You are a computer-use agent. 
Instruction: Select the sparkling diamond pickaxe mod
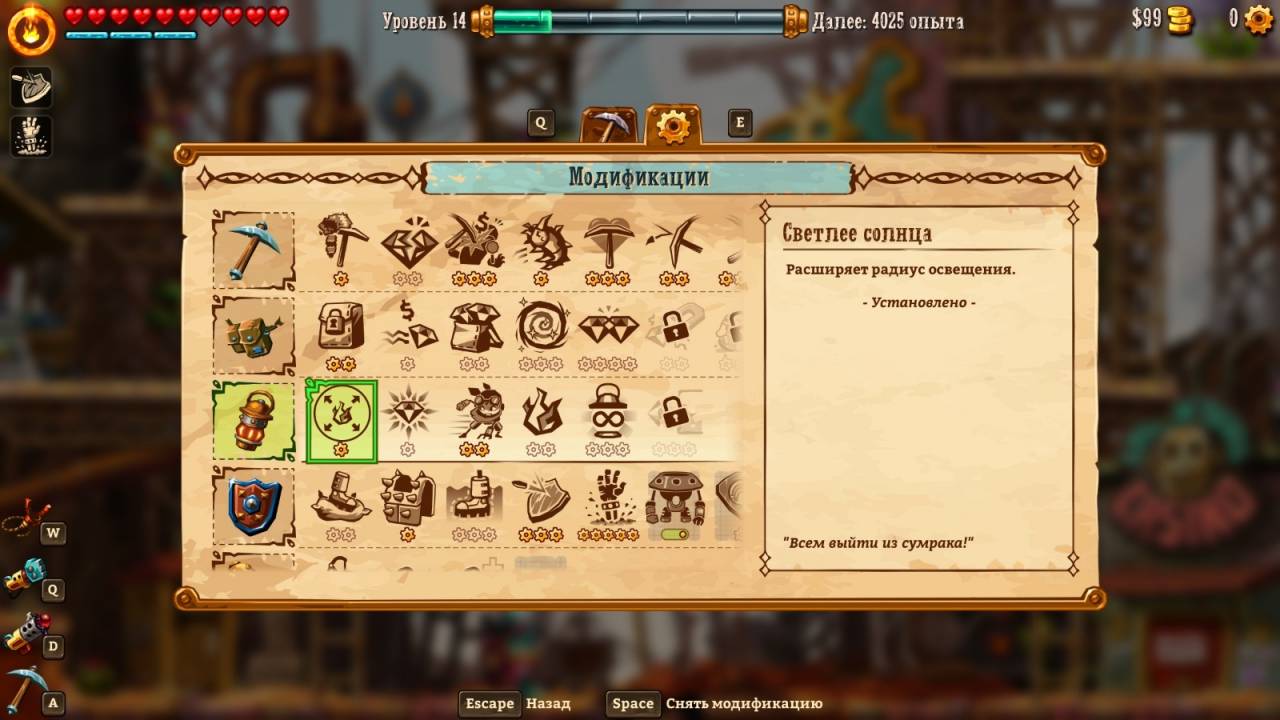408,243
